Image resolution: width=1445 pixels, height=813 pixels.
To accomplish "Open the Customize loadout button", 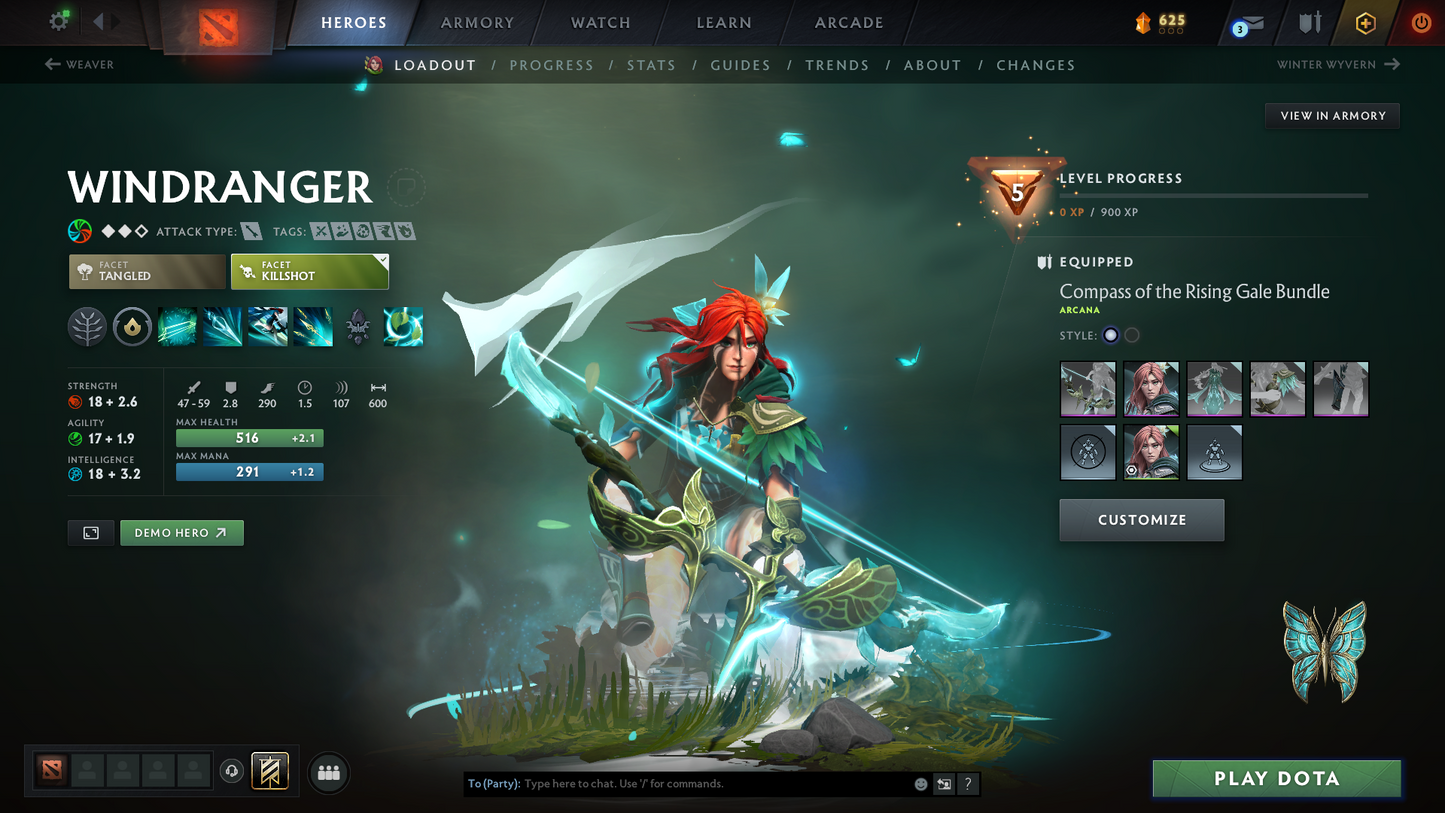I will [1141, 520].
